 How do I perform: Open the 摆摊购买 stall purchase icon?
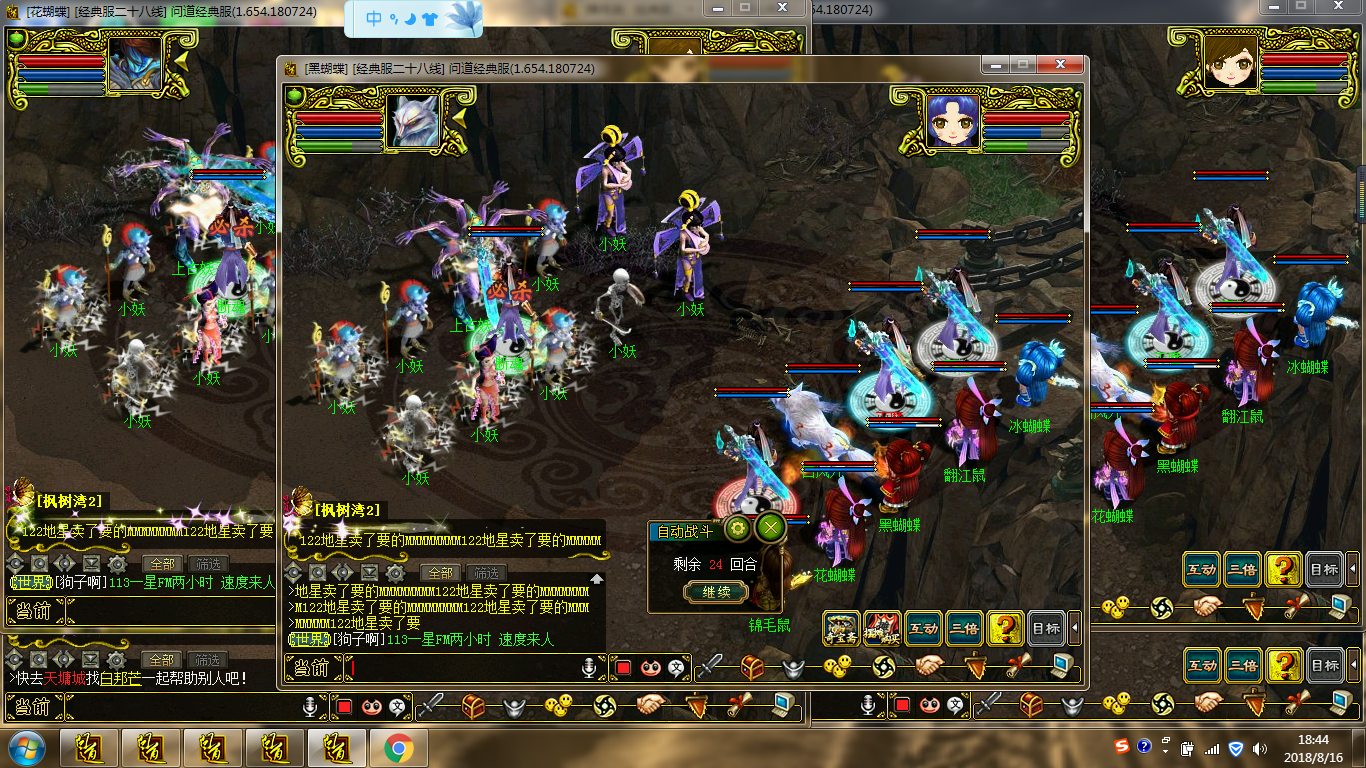click(882, 628)
